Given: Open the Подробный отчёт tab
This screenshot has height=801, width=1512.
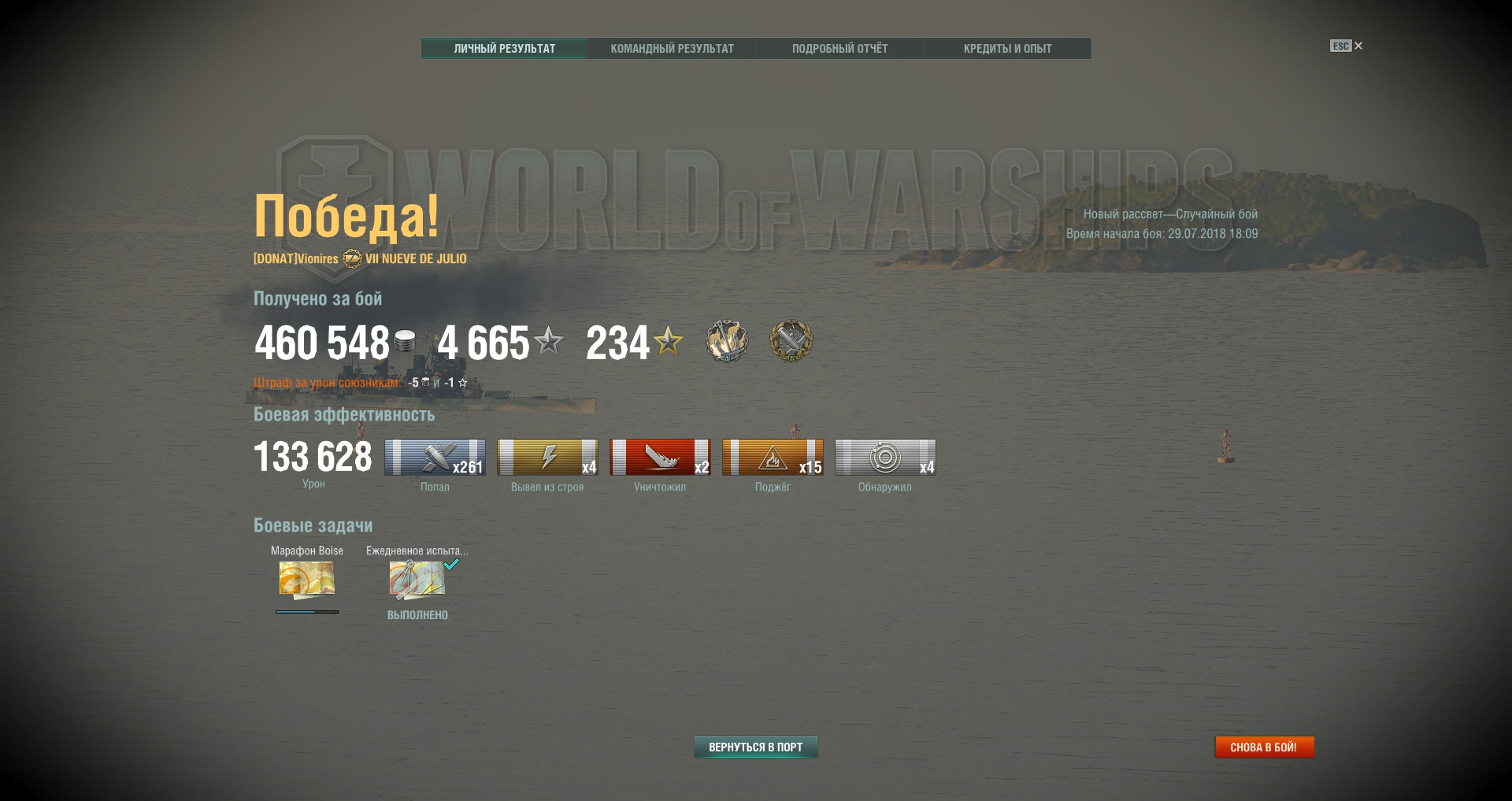Looking at the screenshot, I should [839, 49].
